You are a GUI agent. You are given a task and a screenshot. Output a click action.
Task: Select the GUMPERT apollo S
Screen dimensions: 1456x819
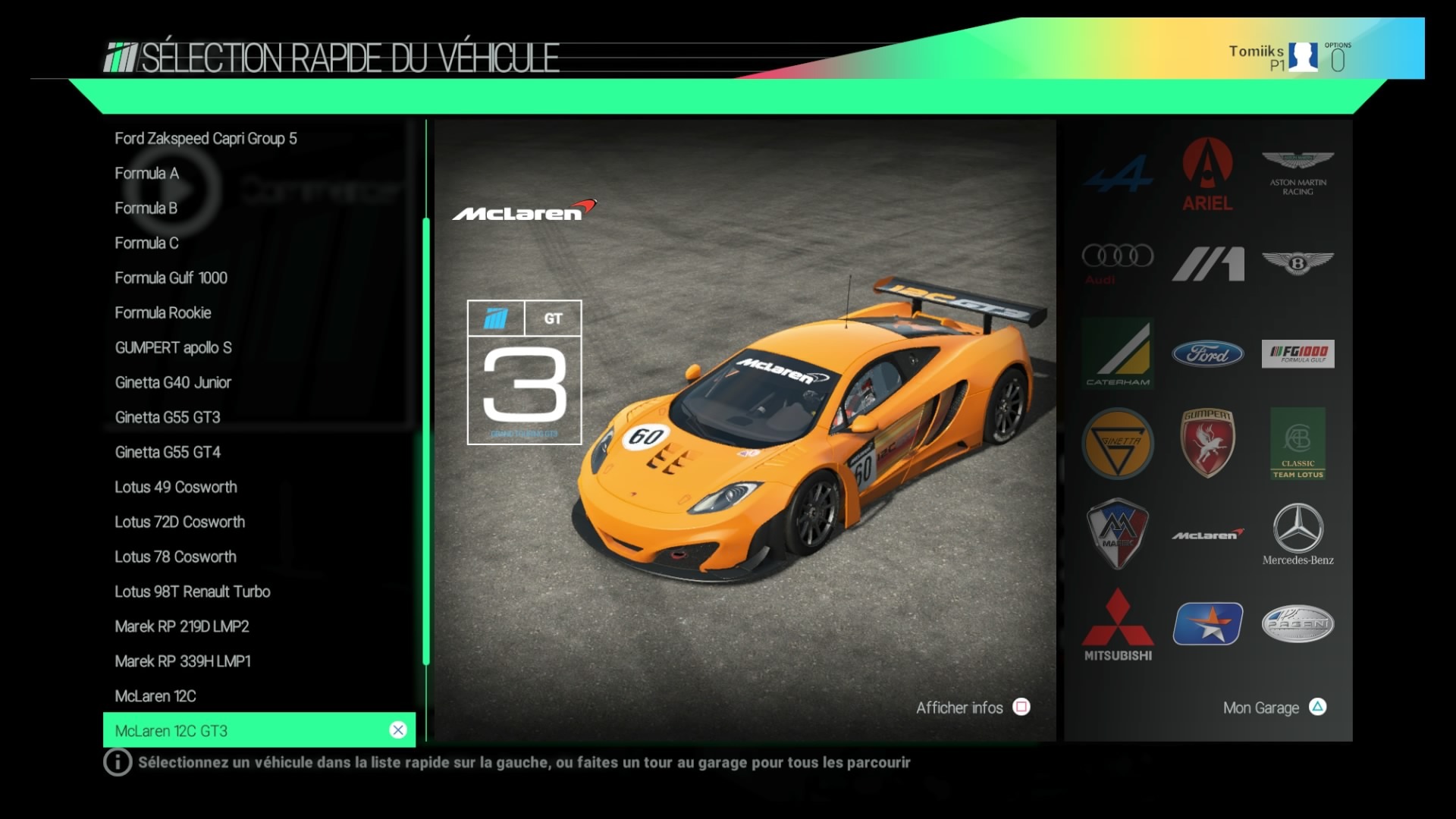click(x=173, y=348)
